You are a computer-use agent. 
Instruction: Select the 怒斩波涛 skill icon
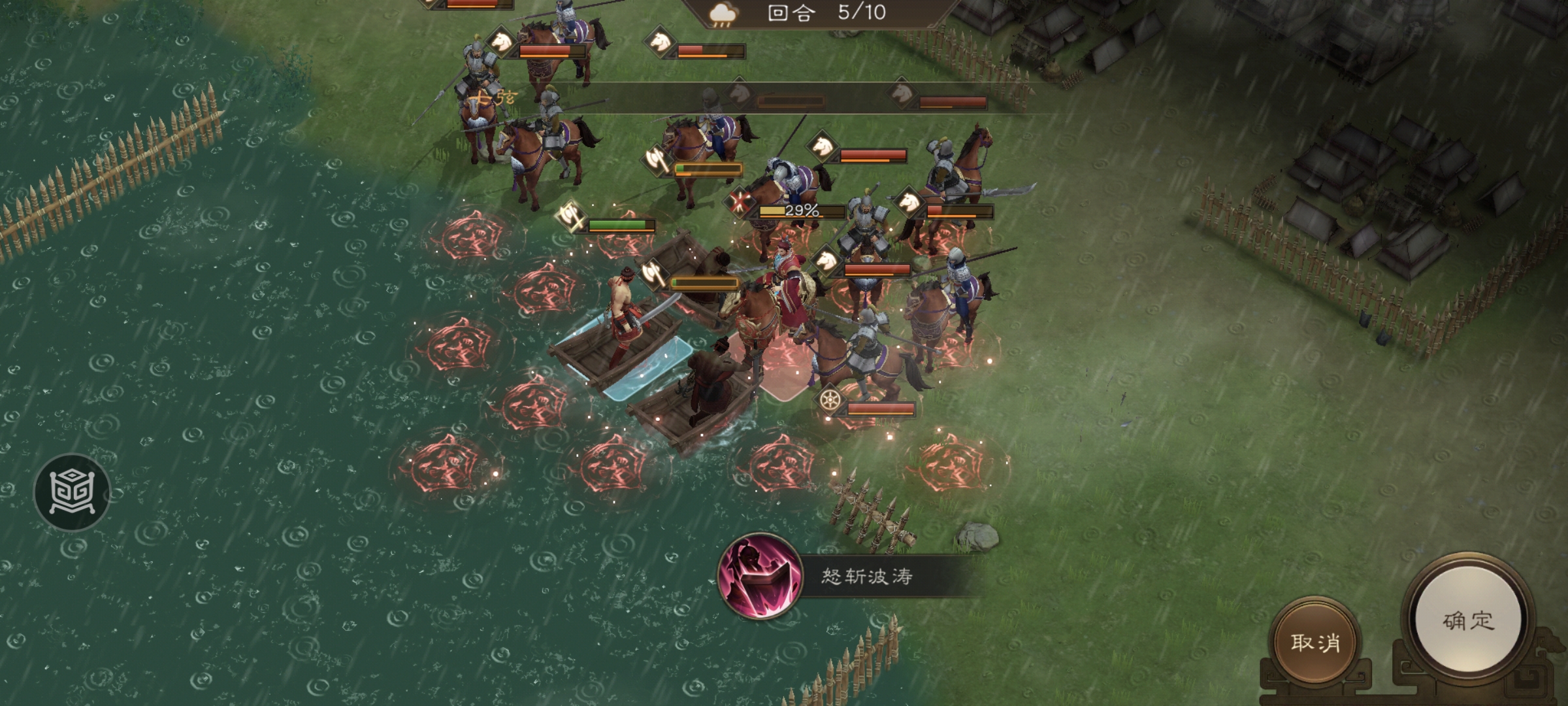click(760, 577)
